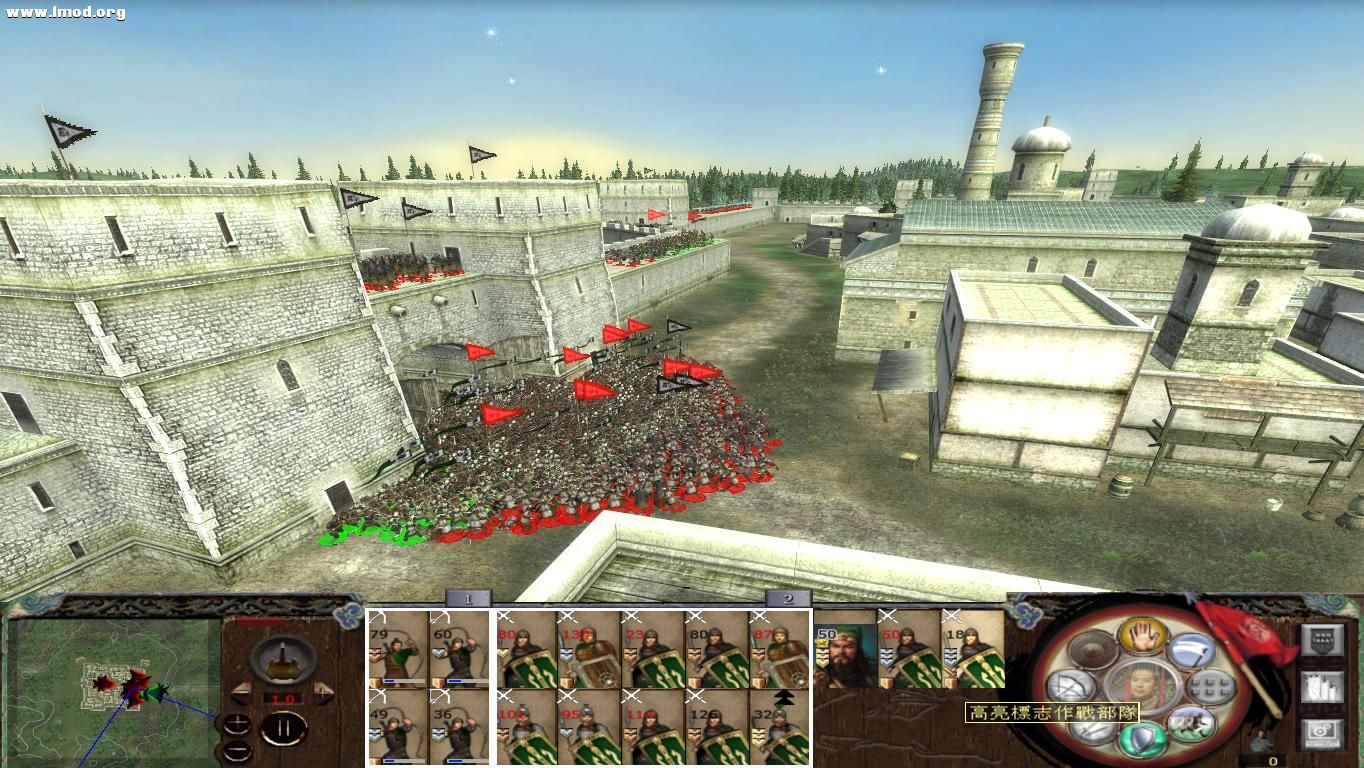Zoom out the minimap with the minus button
Viewport: 1364px width, 768px height.
point(238,750)
